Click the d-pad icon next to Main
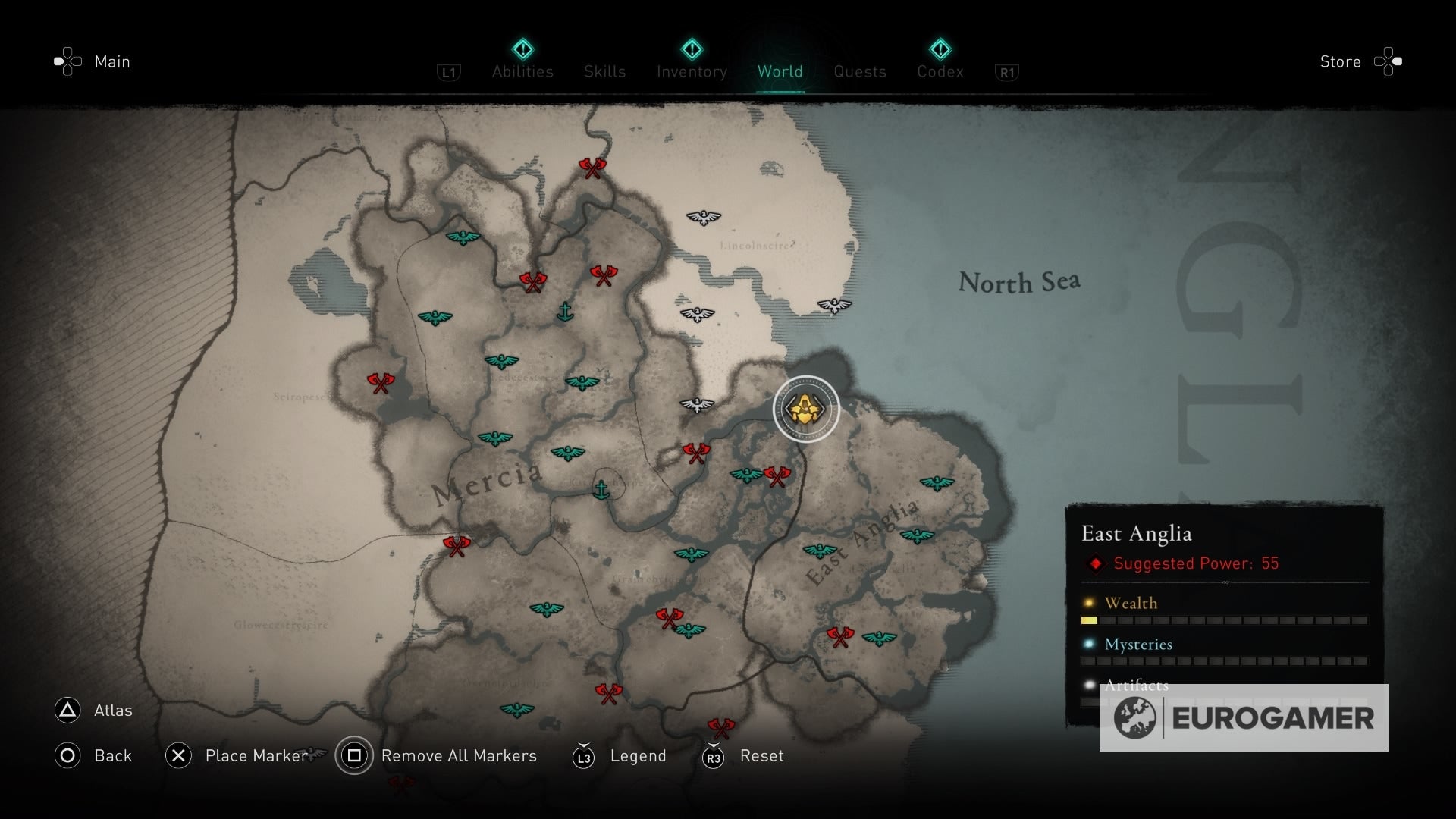The image size is (1456, 819). 67,61
